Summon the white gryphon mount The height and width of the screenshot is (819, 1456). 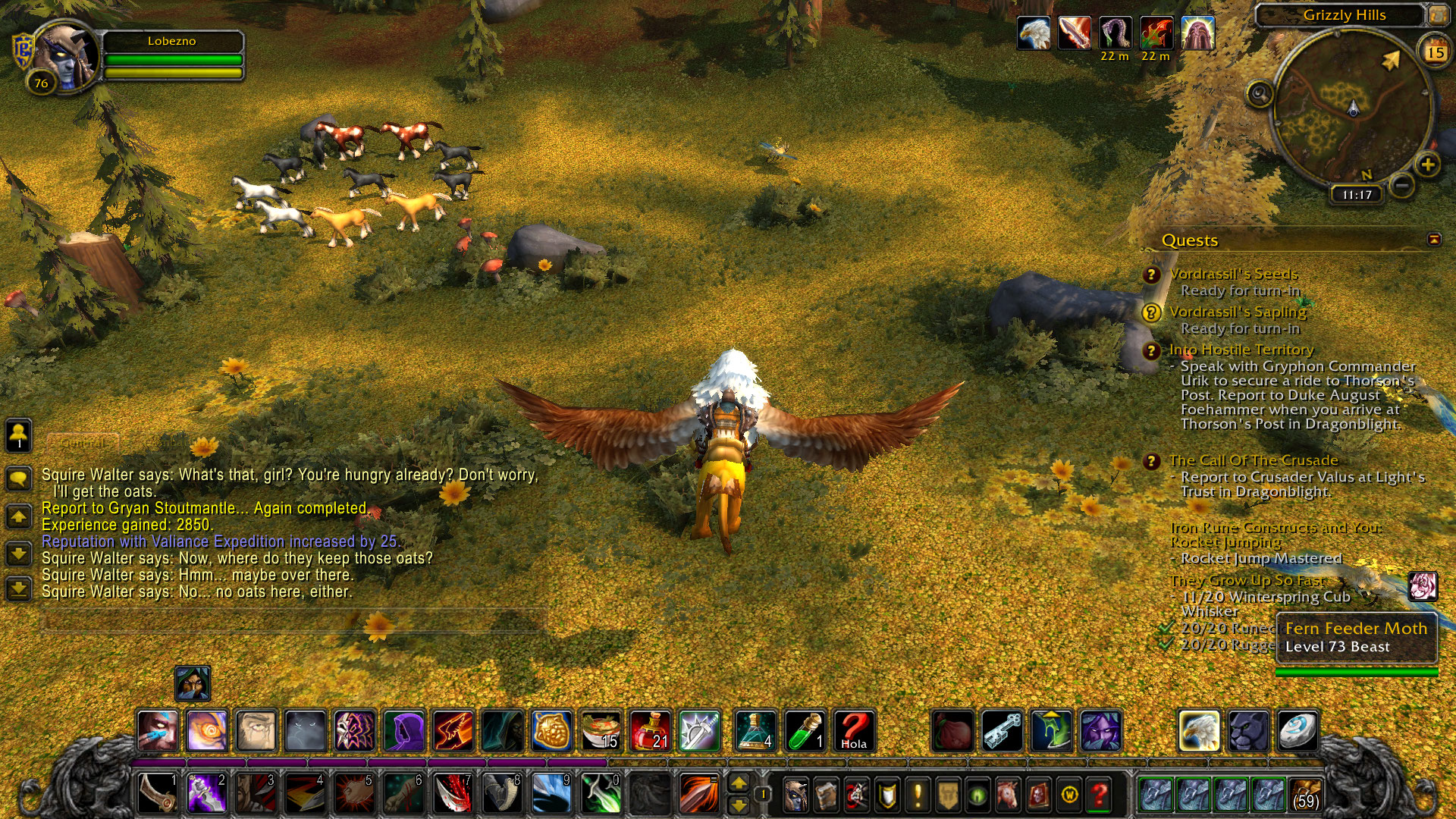[x=1199, y=731]
